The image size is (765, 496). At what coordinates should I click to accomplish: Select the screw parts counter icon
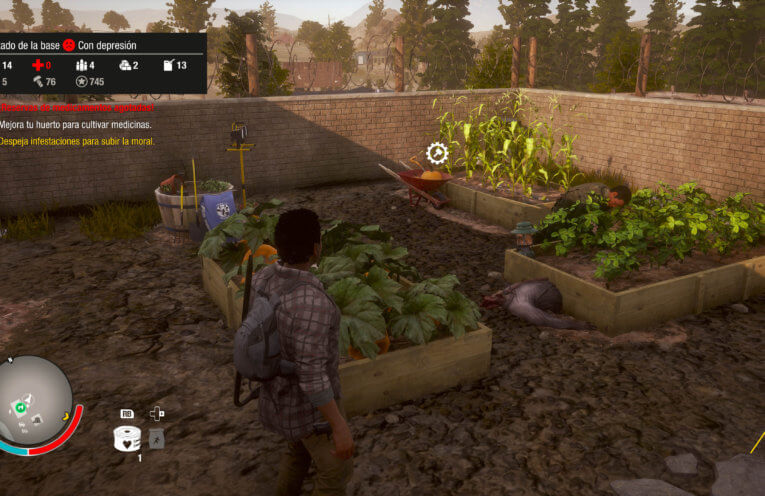pos(38,82)
